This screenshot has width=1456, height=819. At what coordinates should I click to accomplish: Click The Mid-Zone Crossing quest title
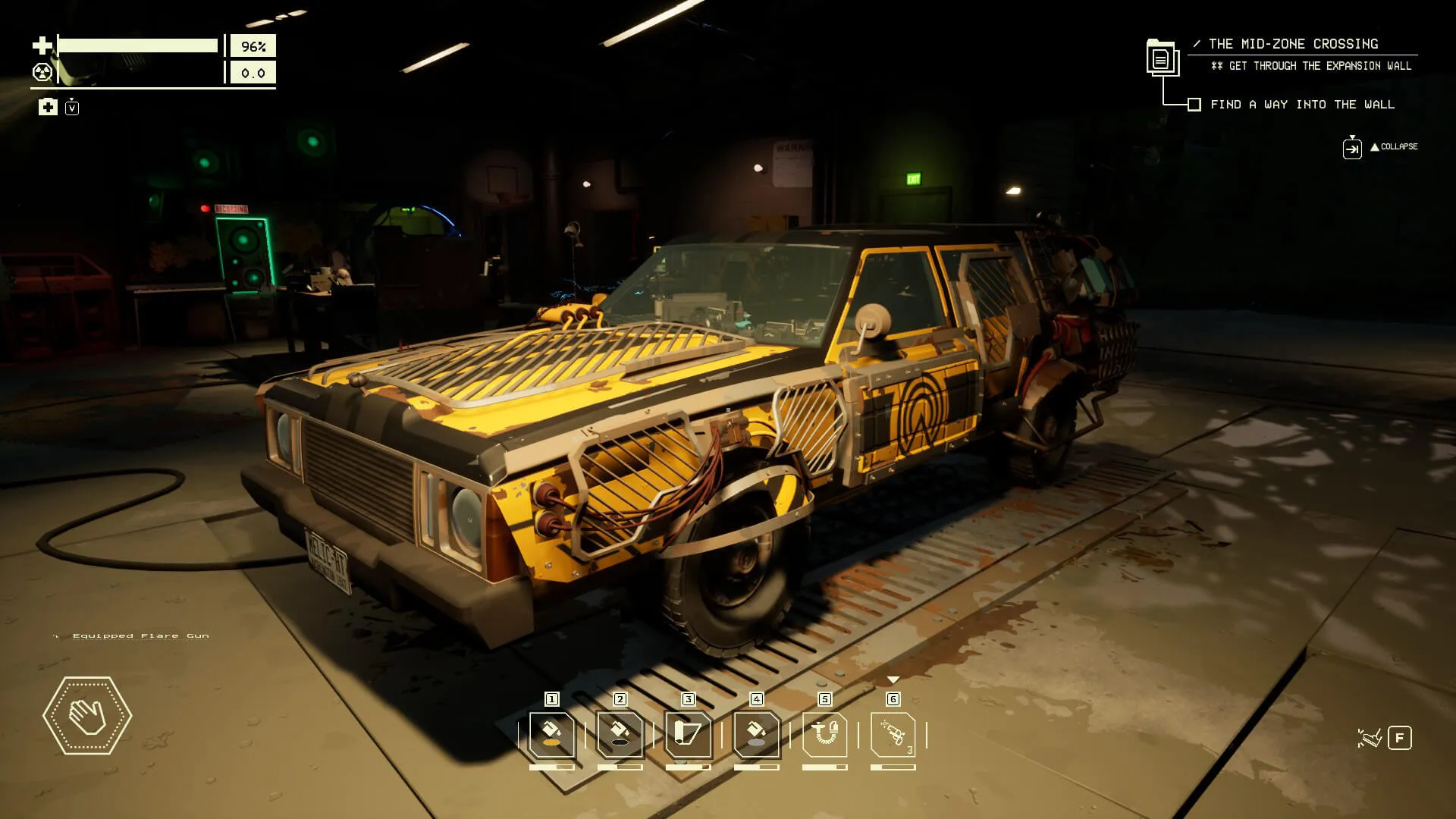click(x=1293, y=44)
